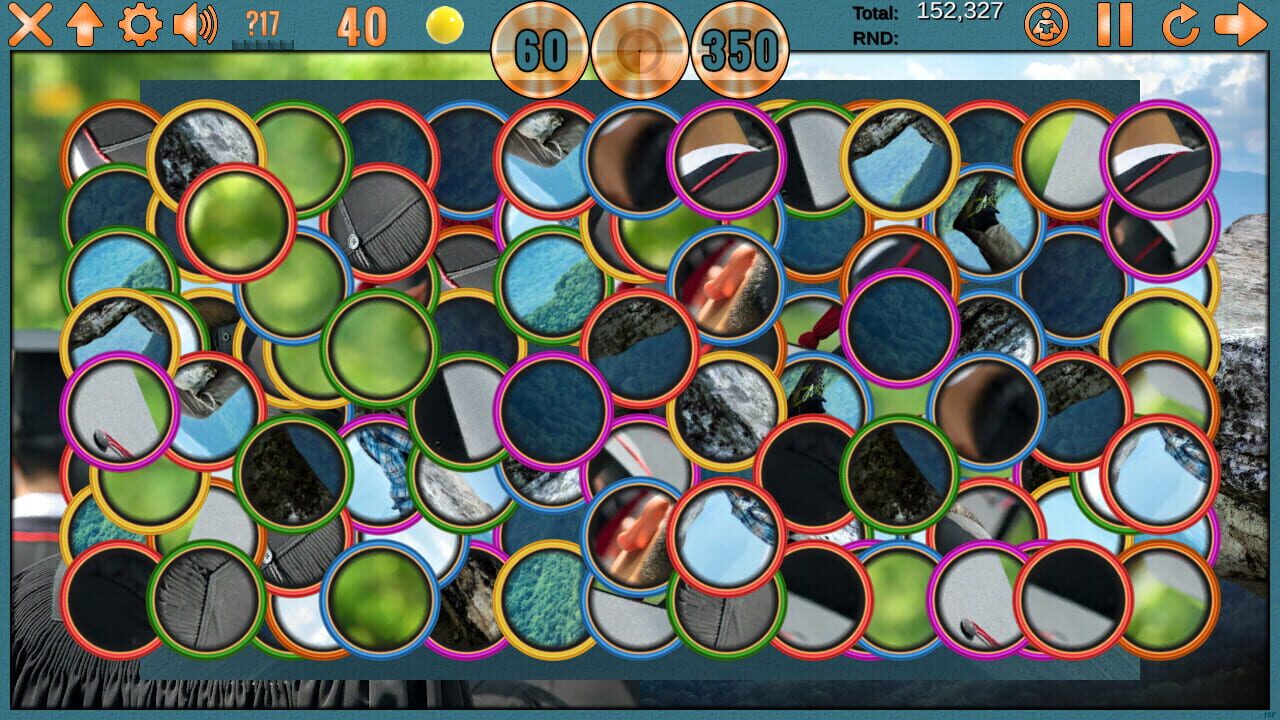Click the bronze 60 medallion

(x=540, y=50)
